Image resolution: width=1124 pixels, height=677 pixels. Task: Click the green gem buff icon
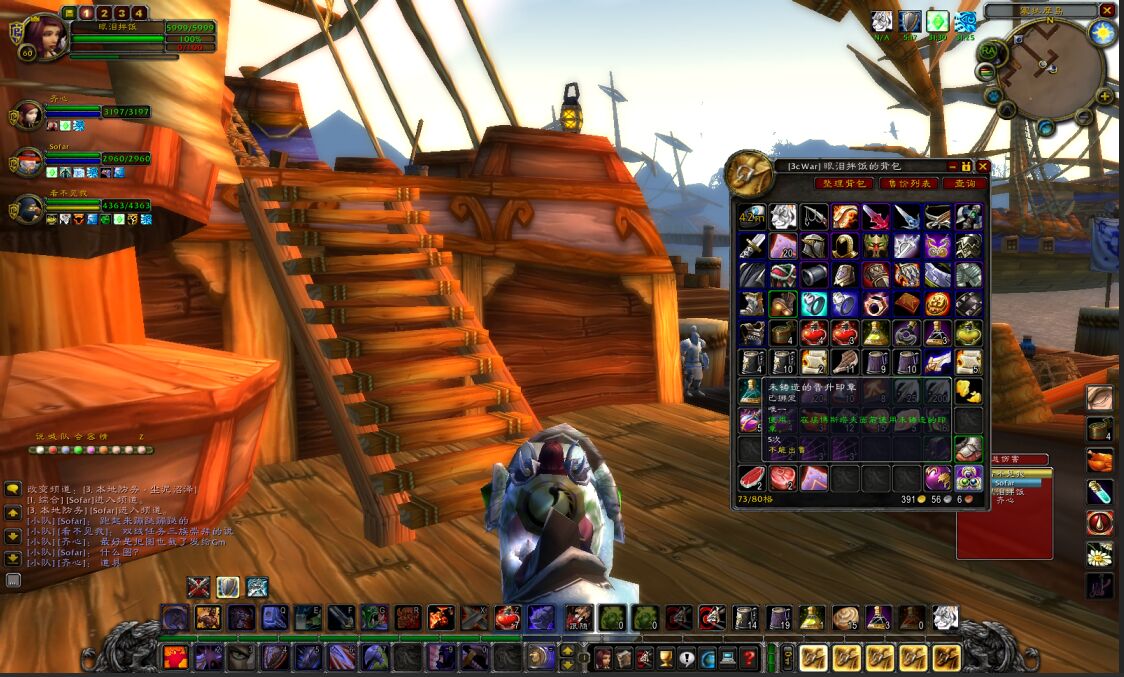[937, 22]
